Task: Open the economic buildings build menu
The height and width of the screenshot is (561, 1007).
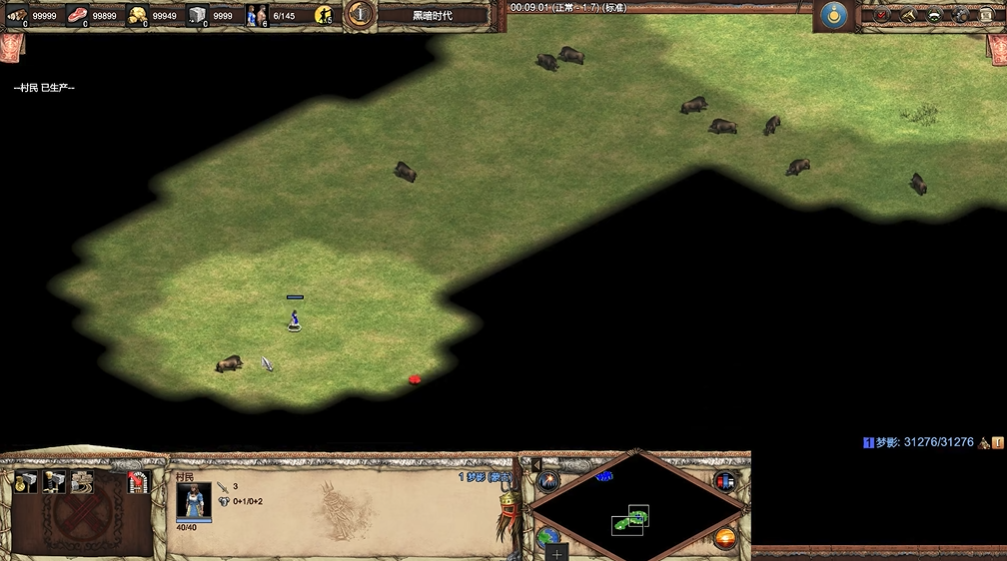Action: (26, 481)
